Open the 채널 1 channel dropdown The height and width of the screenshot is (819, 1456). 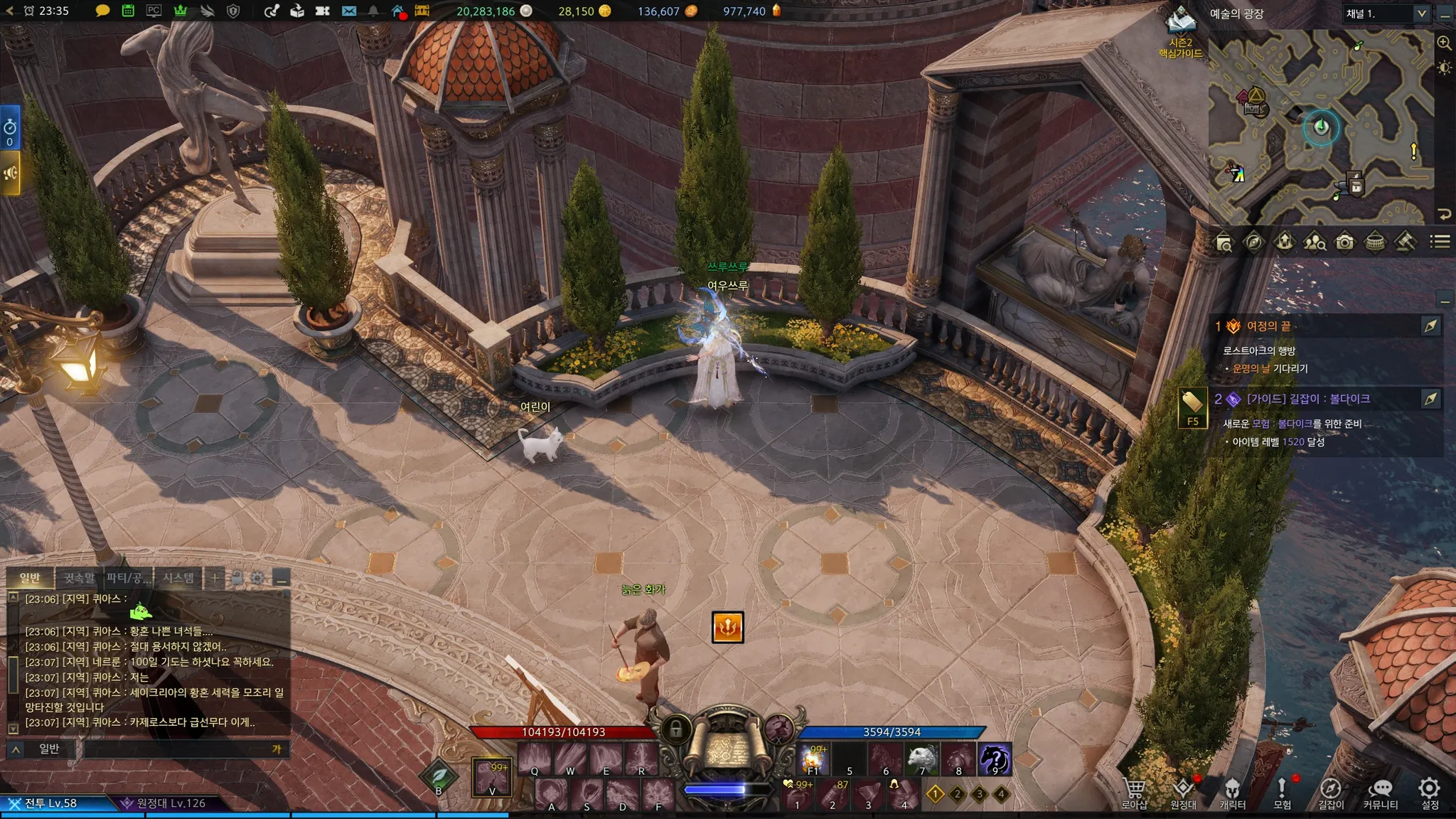(1385, 14)
